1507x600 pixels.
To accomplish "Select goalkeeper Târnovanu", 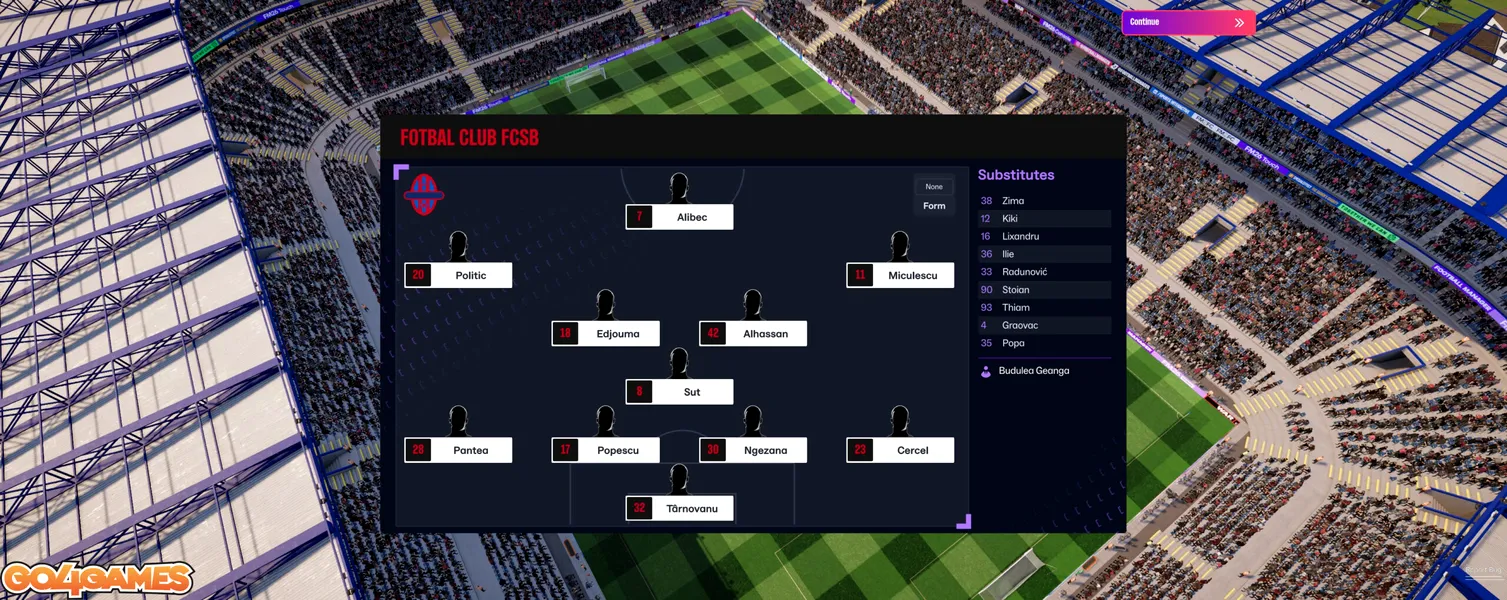I will point(680,508).
